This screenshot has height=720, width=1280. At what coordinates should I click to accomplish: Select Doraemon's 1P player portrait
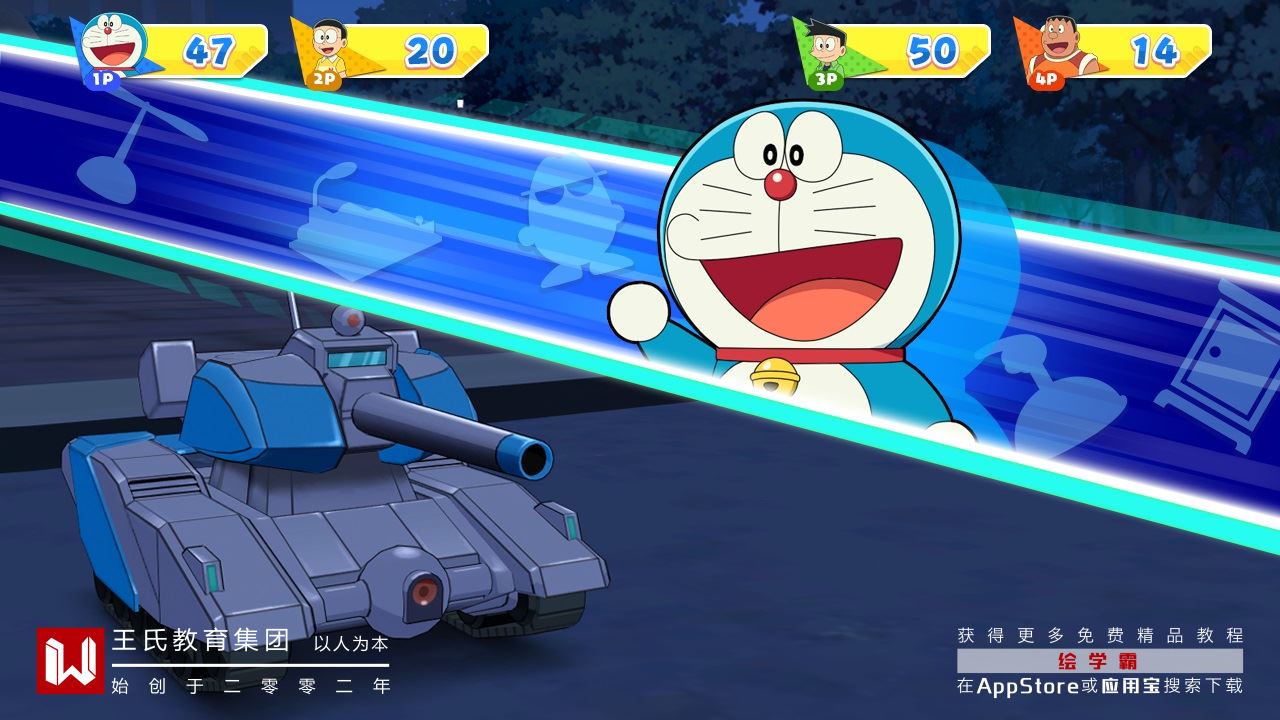(x=112, y=45)
